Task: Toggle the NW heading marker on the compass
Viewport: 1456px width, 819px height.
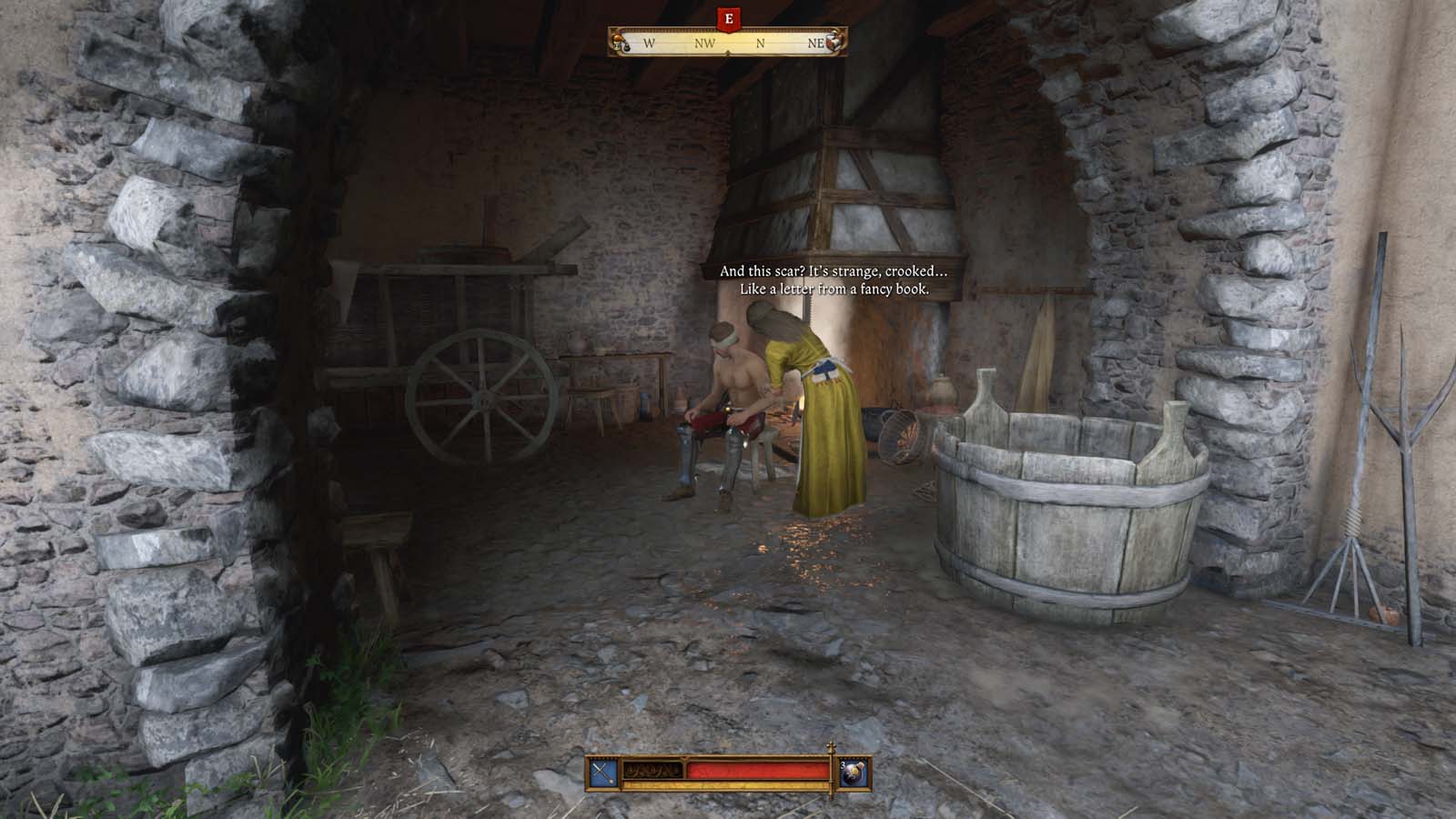Action: [x=705, y=43]
